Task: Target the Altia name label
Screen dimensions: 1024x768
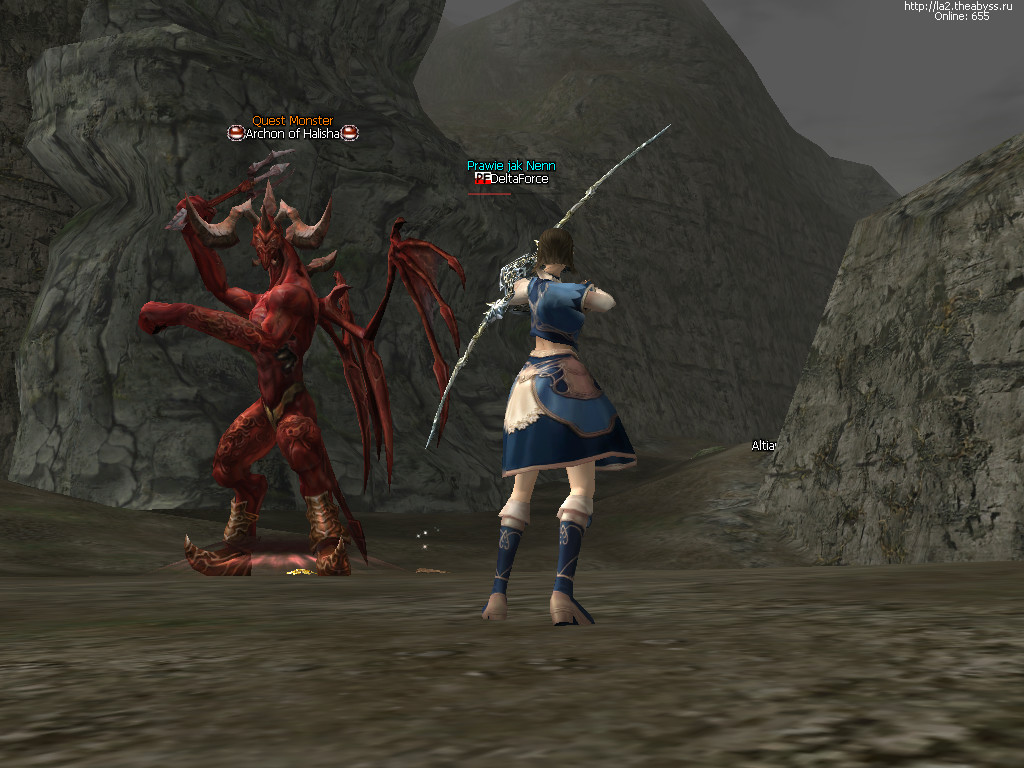Action: tap(763, 446)
